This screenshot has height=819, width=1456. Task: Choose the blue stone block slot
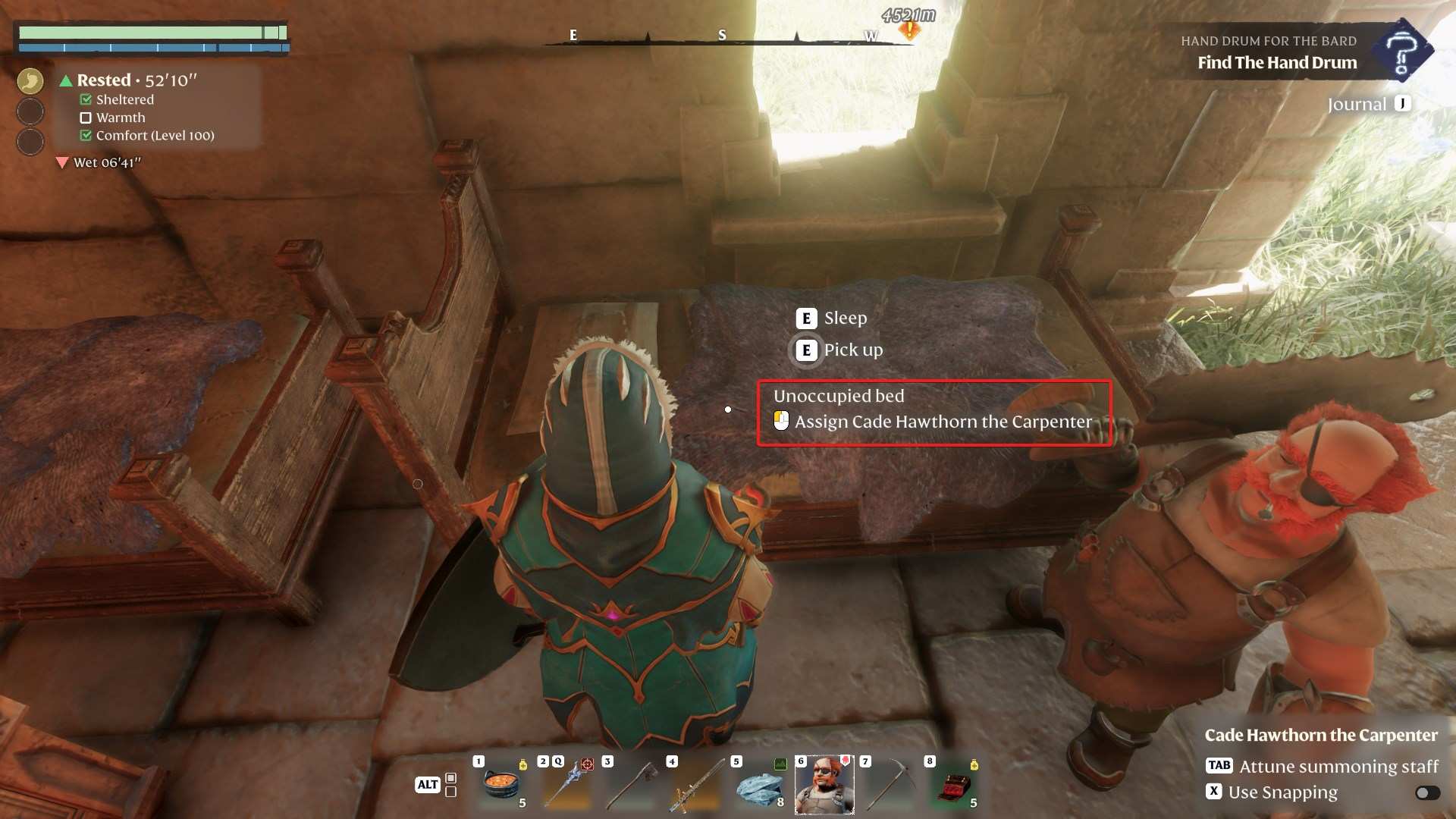pos(760,785)
